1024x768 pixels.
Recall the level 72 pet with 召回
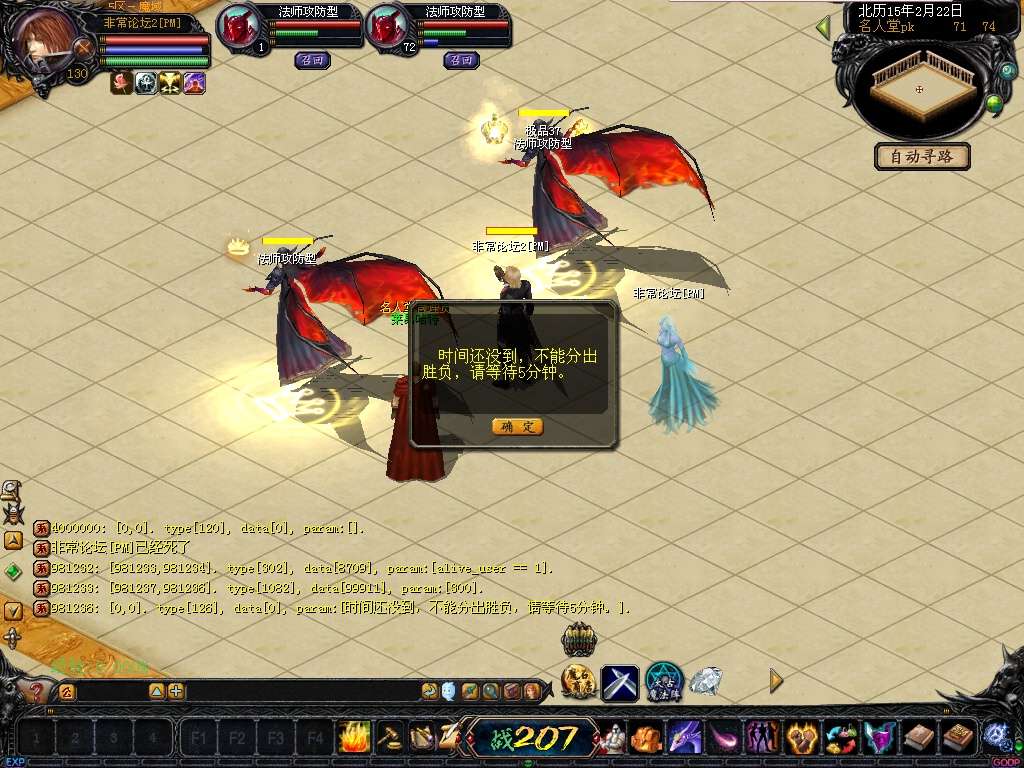tap(461, 60)
